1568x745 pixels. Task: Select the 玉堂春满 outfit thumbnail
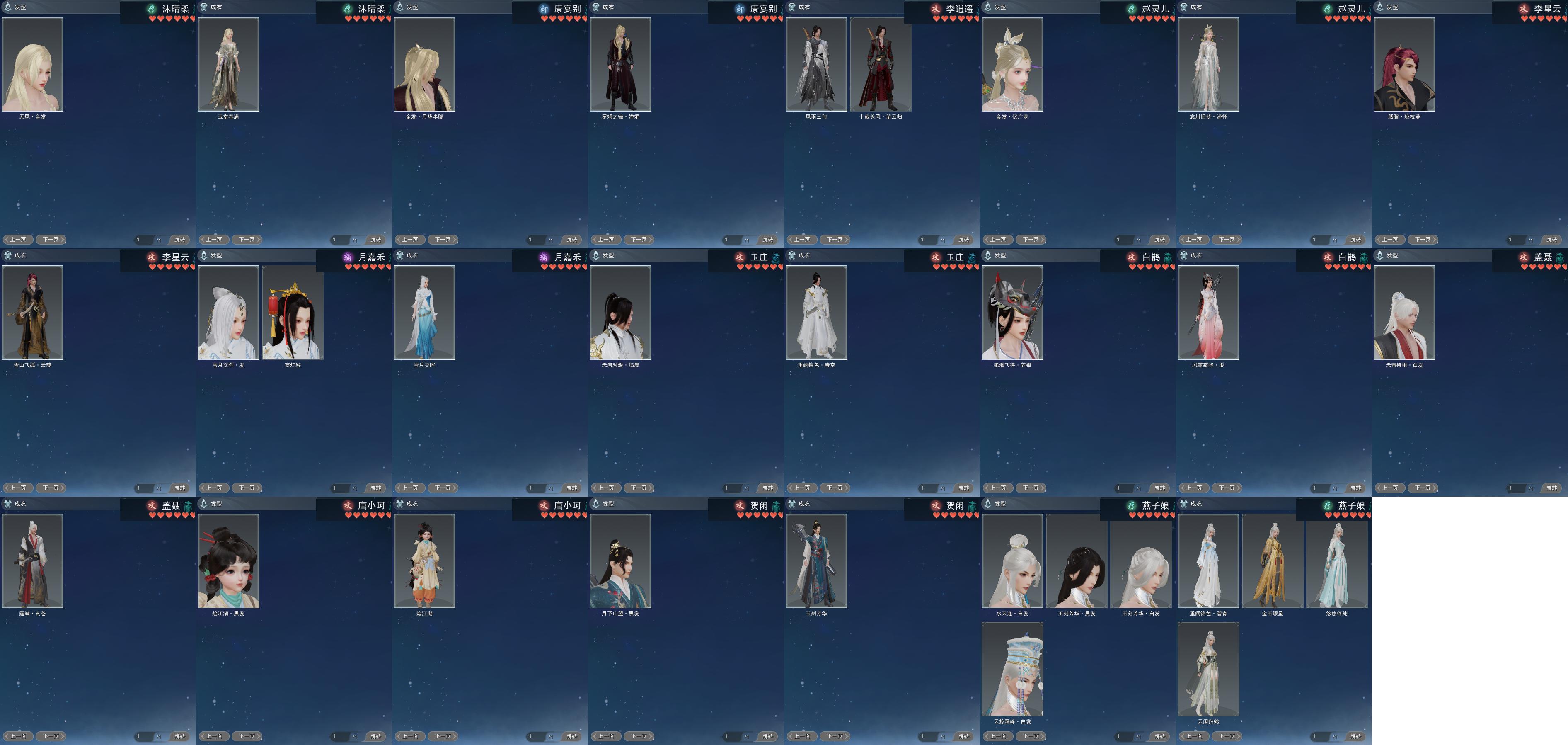pyautogui.click(x=228, y=64)
